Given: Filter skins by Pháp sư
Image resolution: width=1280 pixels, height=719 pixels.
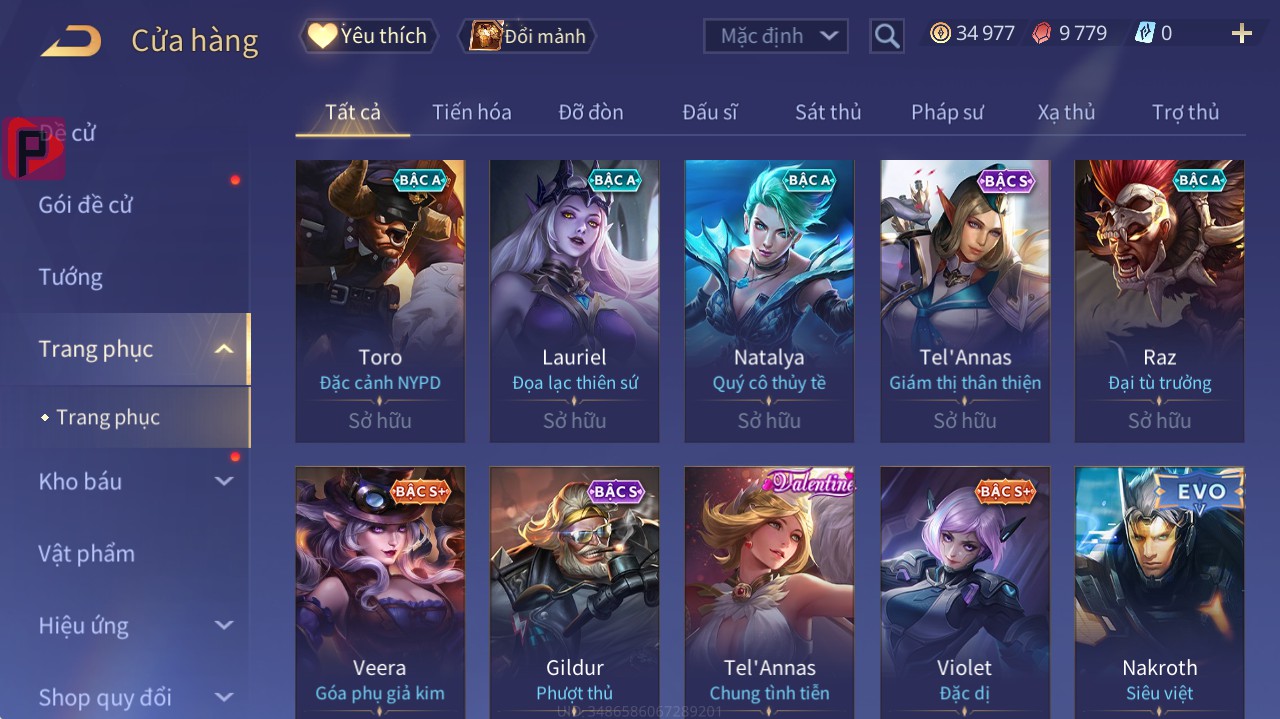Looking at the screenshot, I should click(x=947, y=112).
